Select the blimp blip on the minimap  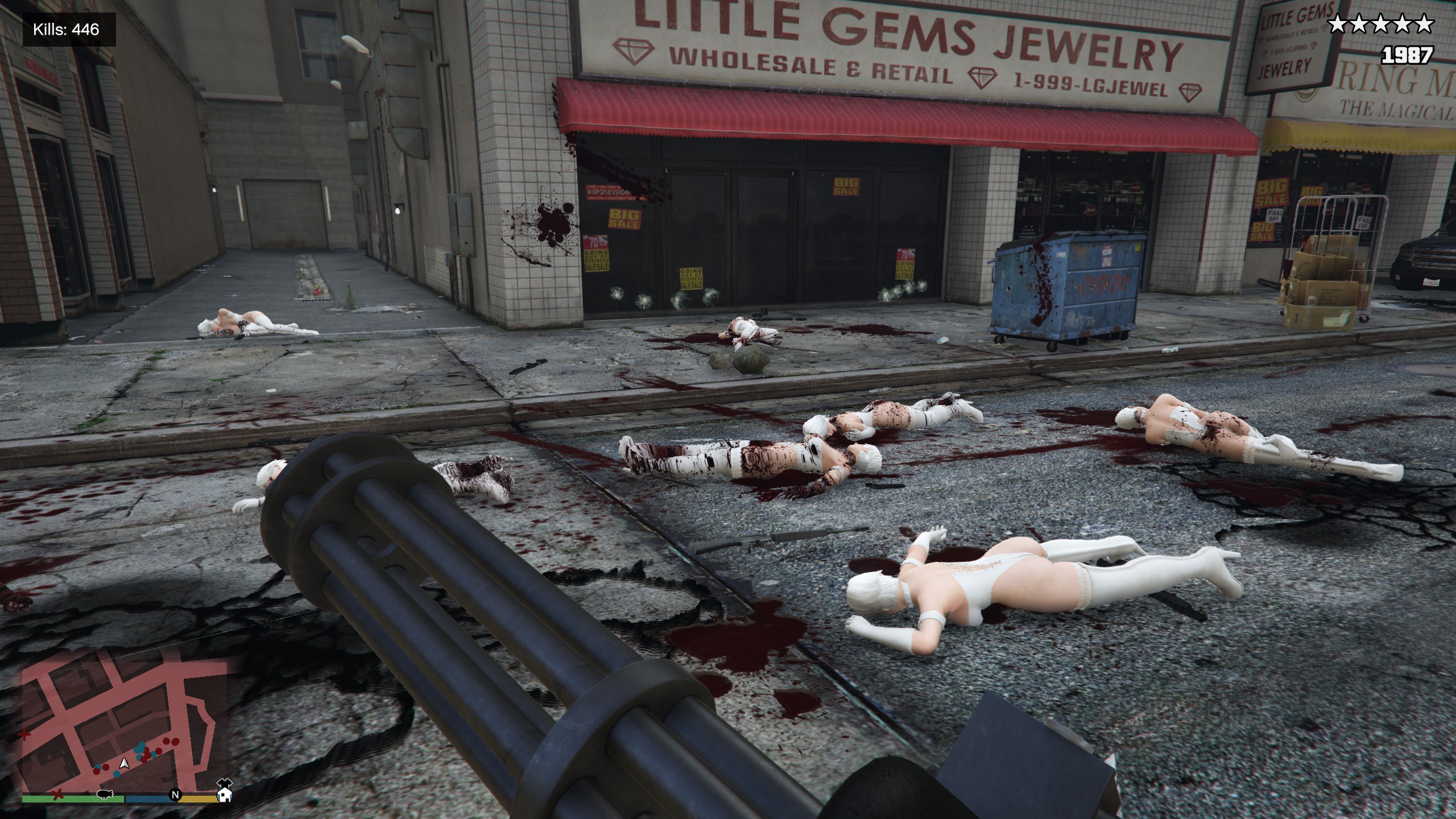coord(104,794)
